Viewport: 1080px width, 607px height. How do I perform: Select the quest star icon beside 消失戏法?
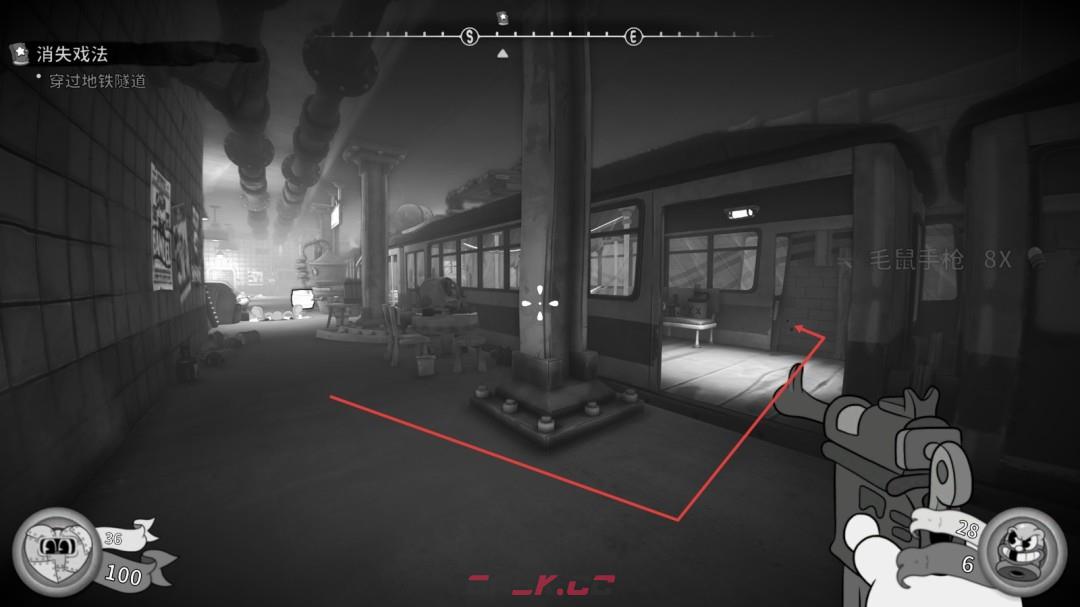click(x=19, y=53)
